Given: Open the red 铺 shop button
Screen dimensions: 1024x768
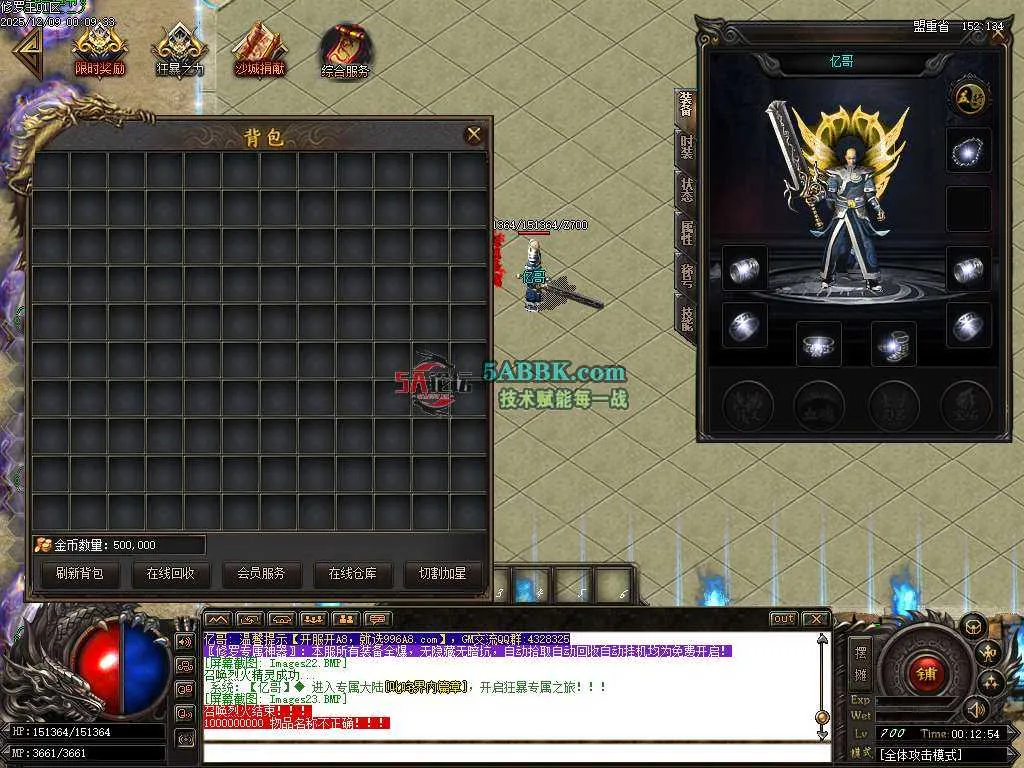Looking at the screenshot, I should coord(926,673).
